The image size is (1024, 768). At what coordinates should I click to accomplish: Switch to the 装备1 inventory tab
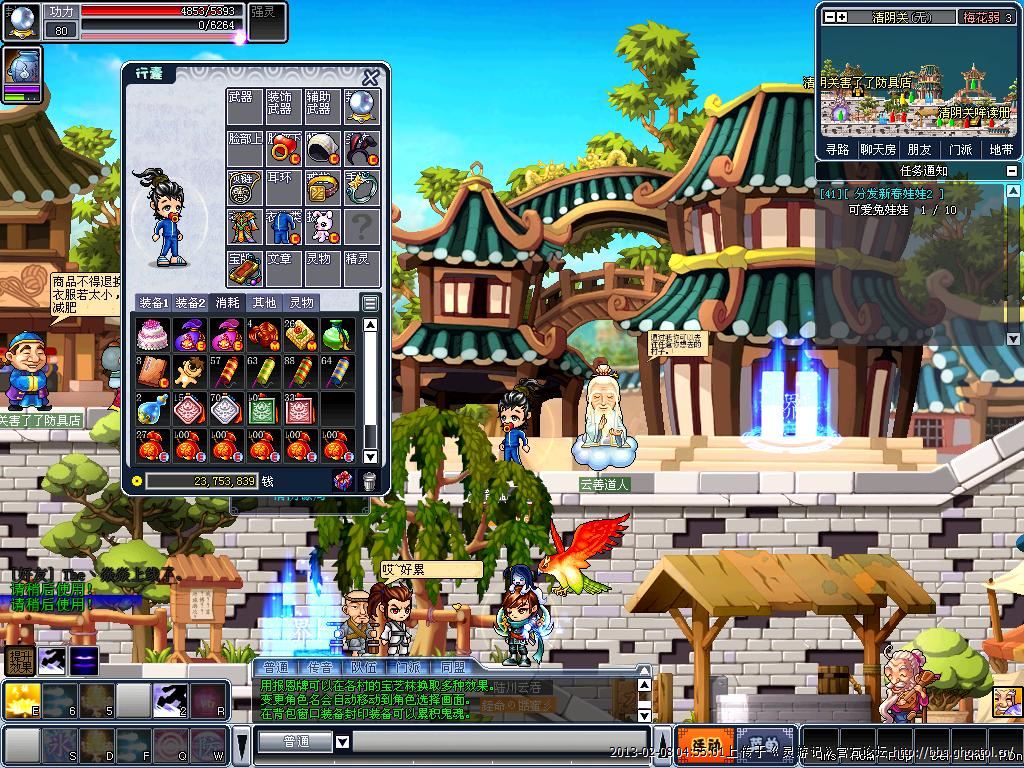153,302
